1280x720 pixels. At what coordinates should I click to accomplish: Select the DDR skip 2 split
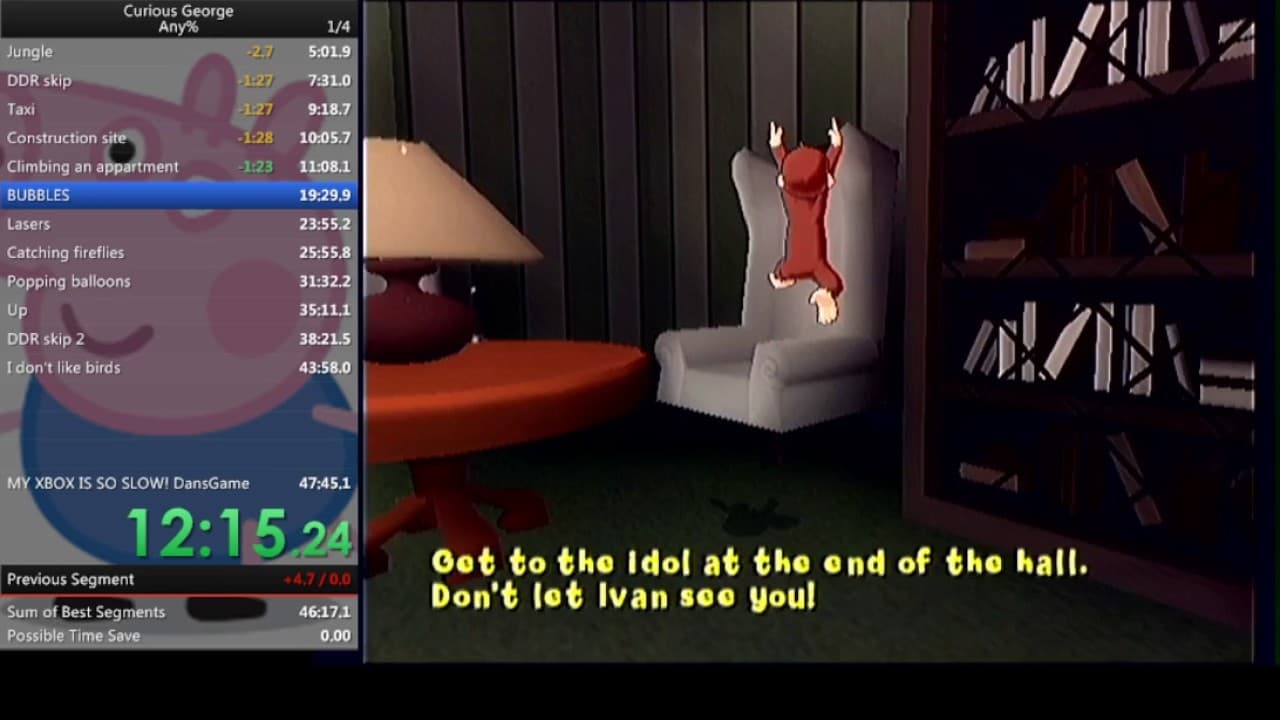100,338
